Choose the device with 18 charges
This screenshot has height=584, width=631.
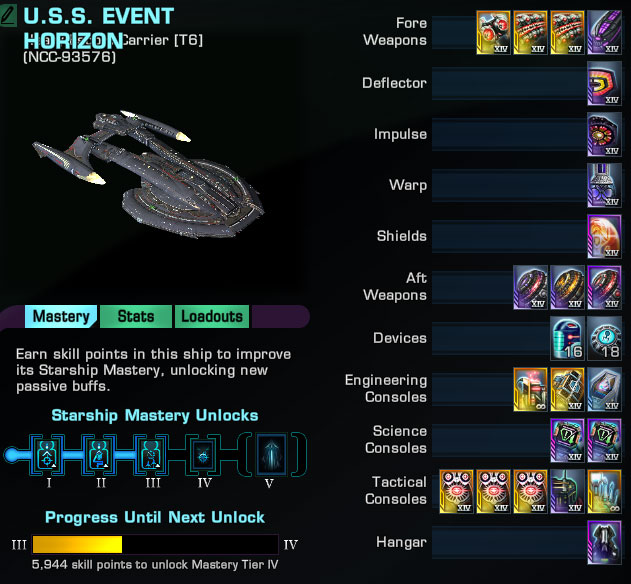[x=605, y=338]
